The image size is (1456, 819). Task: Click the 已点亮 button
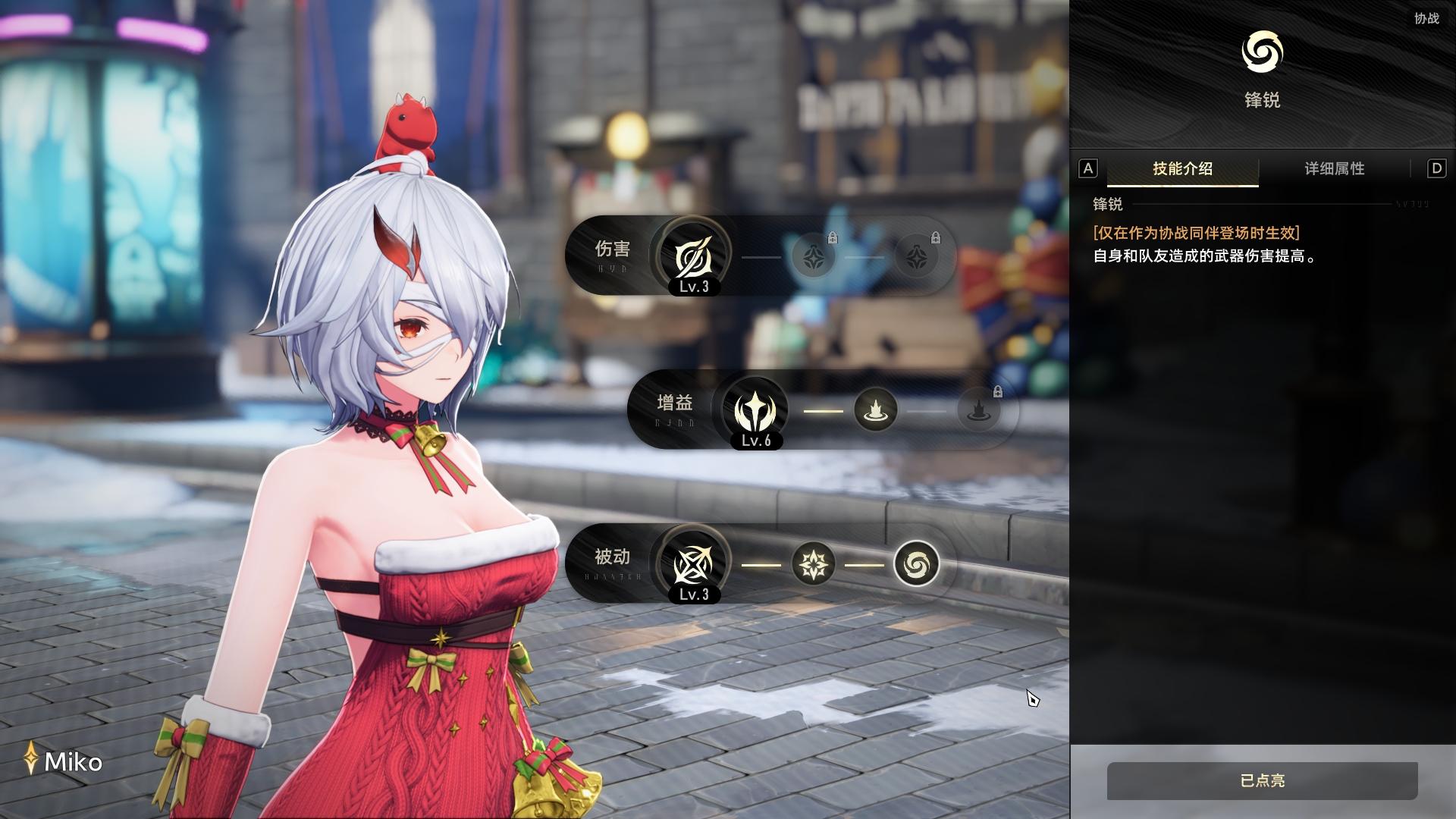click(x=1262, y=780)
